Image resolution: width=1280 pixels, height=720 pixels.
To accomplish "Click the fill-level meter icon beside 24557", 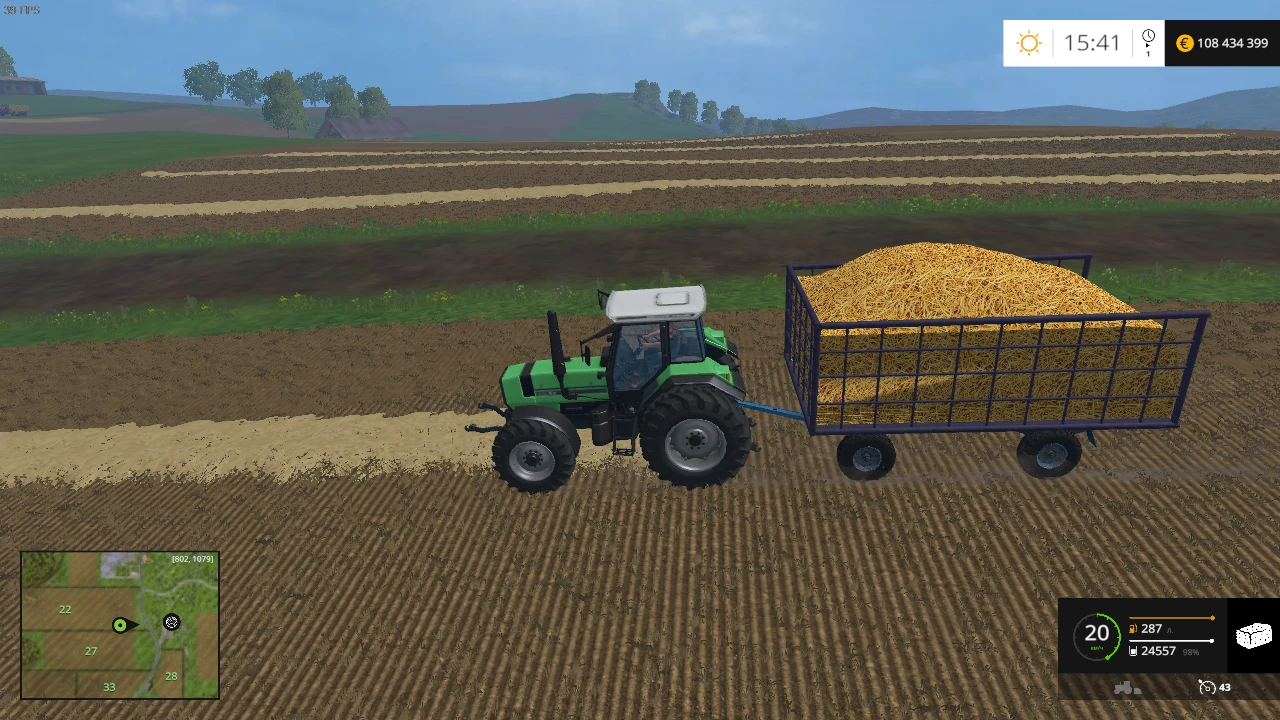I will (1134, 651).
